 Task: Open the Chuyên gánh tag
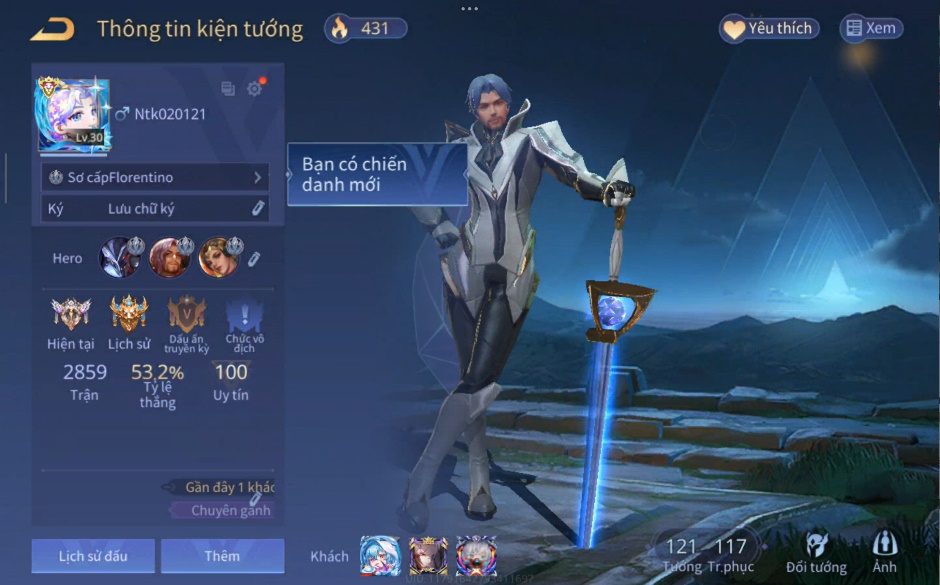[230, 510]
